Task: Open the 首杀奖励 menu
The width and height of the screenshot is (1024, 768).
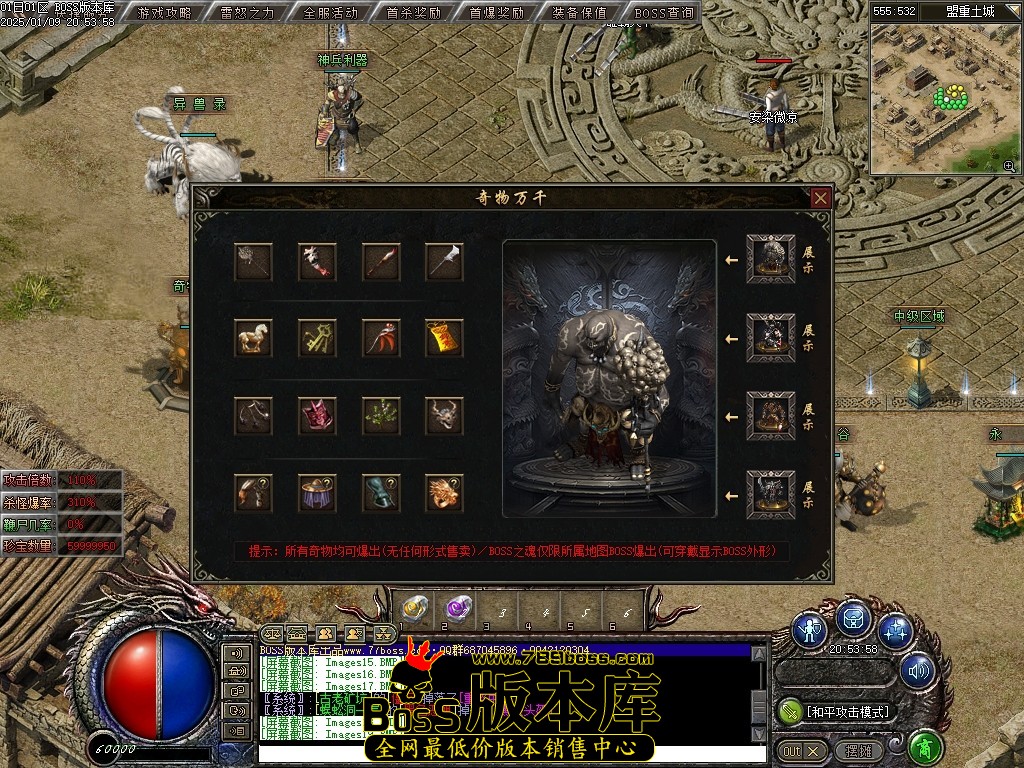Action: pyautogui.click(x=413, y=13)
